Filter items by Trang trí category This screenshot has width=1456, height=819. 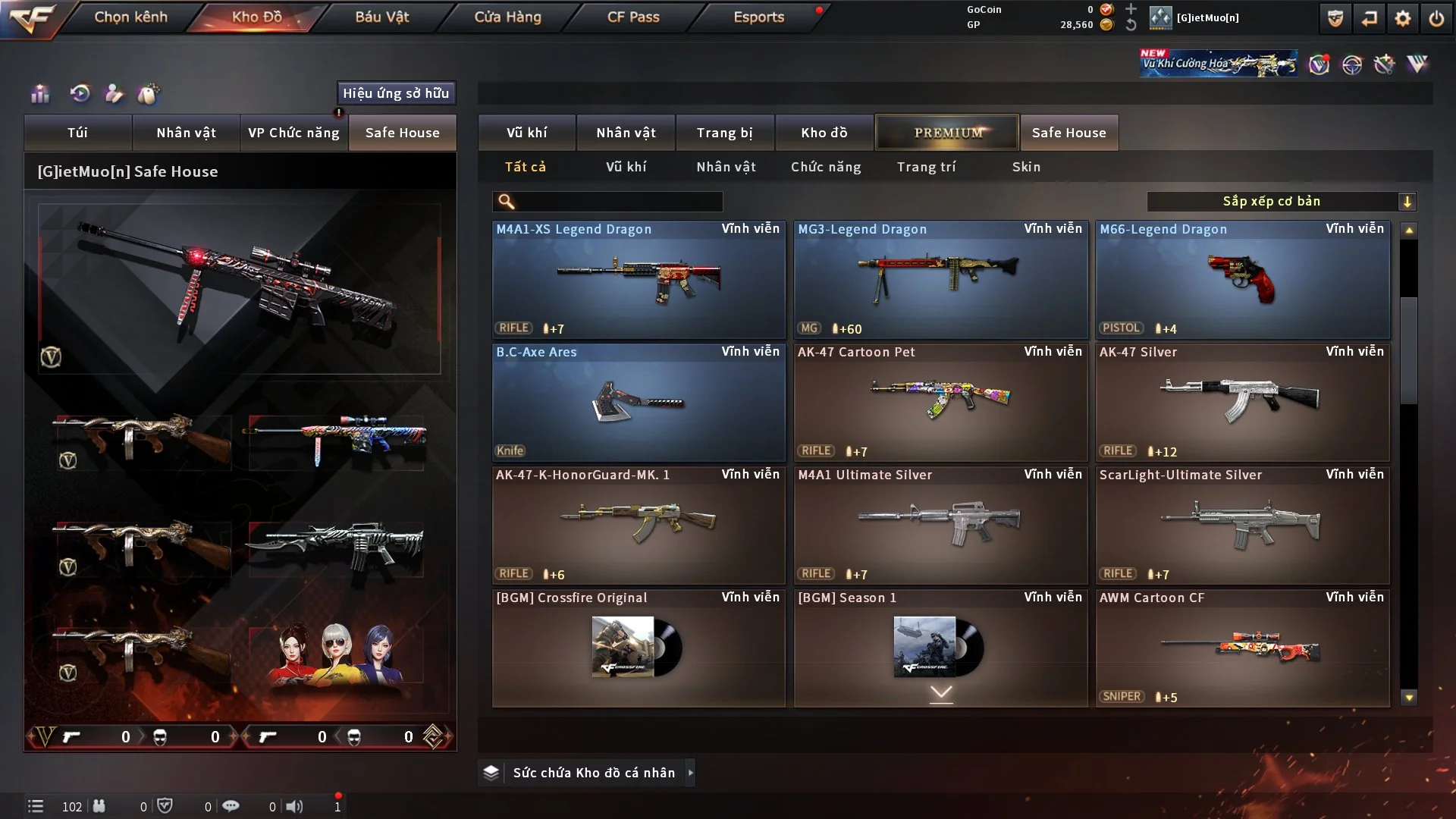pos(926,167)
